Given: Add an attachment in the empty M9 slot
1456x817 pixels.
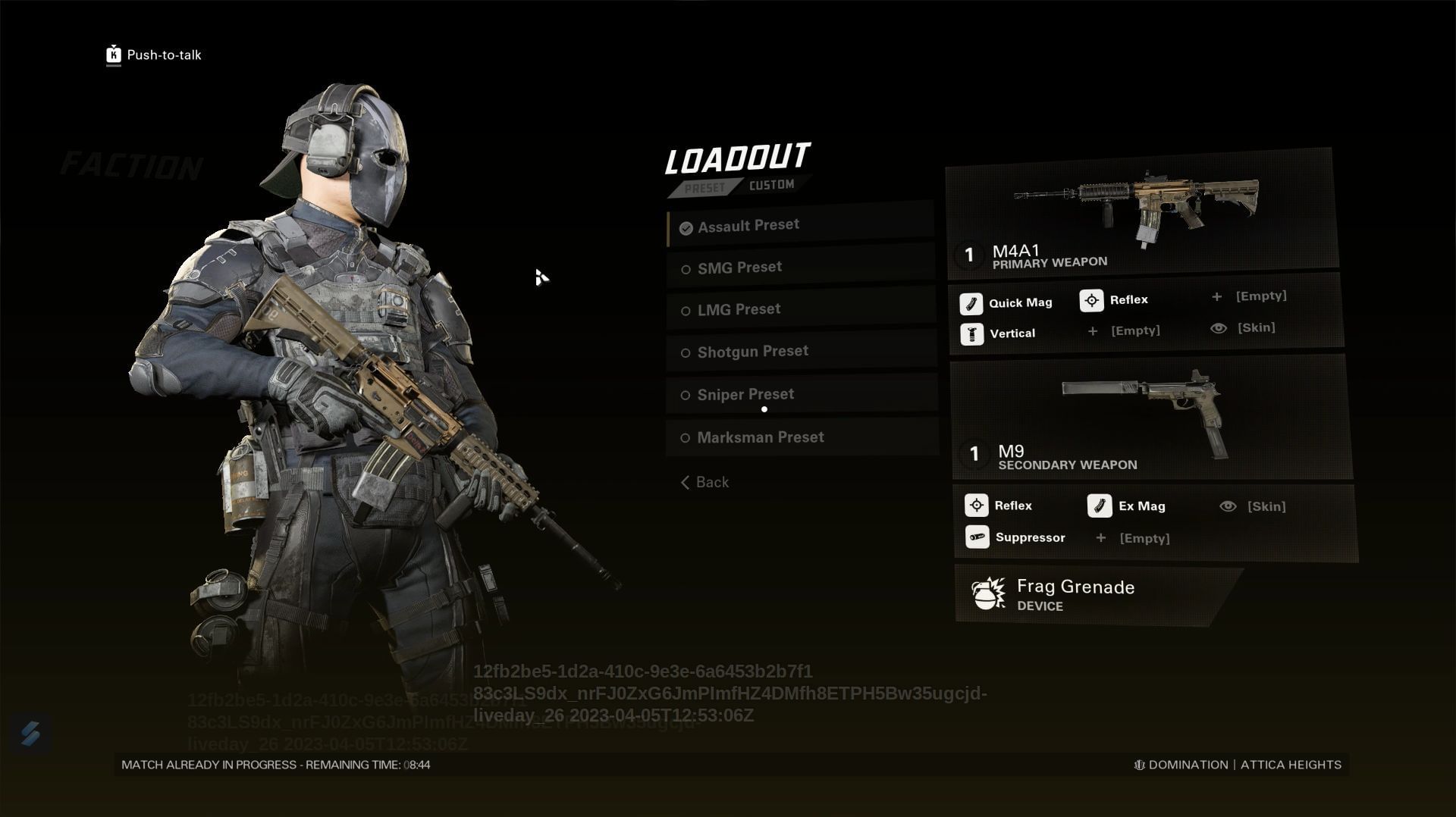Looking at the screenshot, I should pos(1131,538).
